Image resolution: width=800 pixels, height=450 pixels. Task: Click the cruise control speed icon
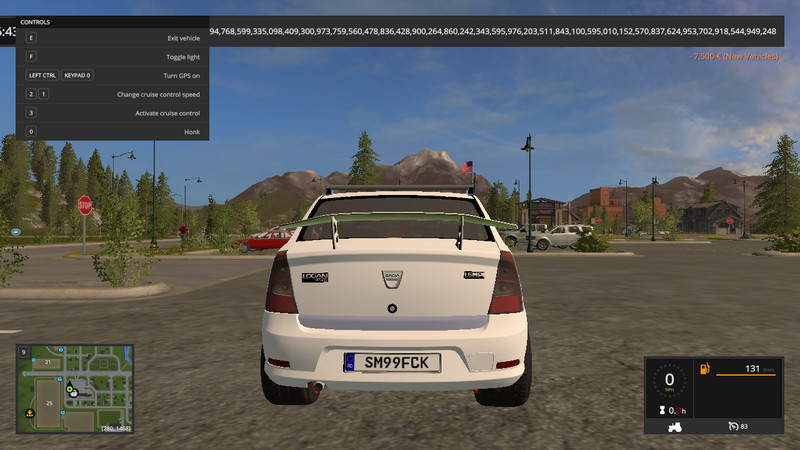tap(732, 427)
